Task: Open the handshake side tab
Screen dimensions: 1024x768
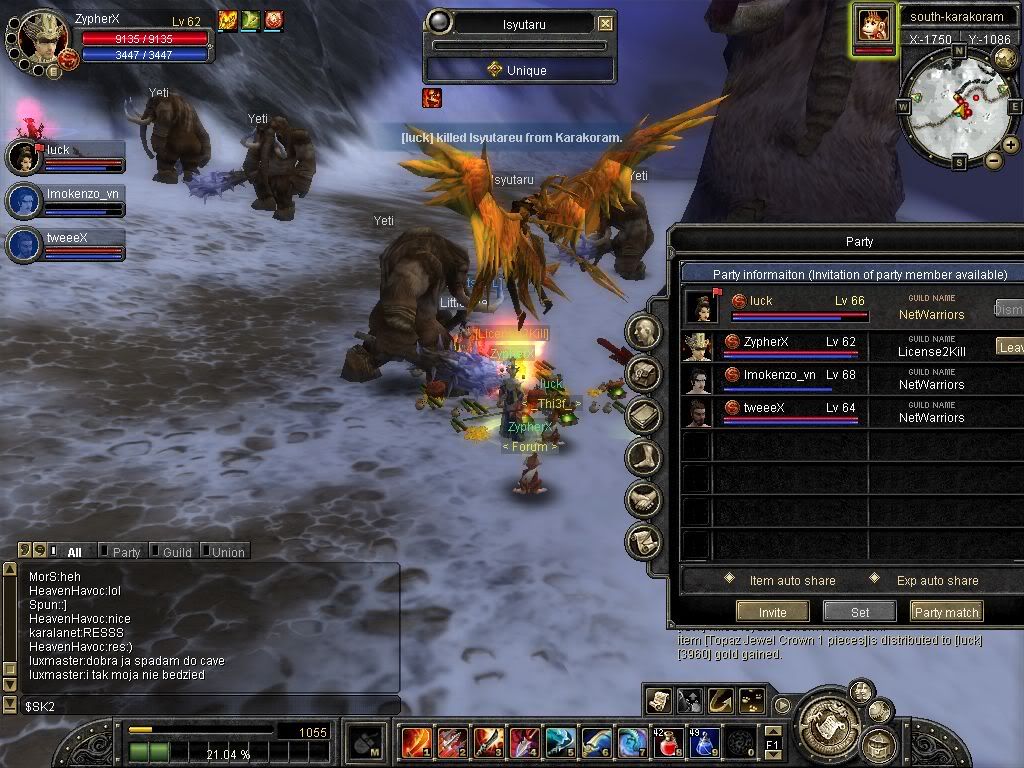Action: tap(643, 499)
